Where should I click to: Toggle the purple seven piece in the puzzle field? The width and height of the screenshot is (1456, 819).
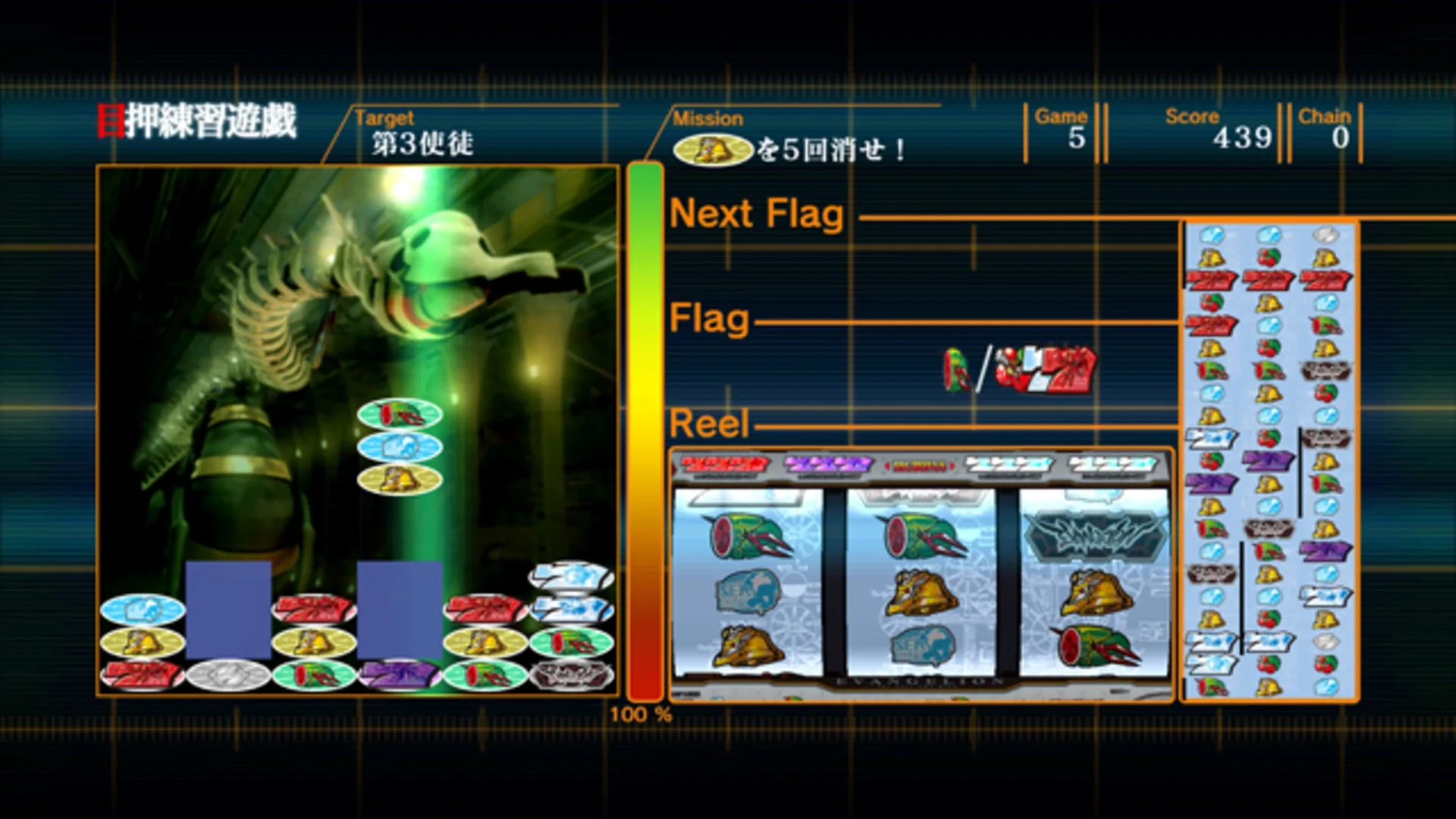click(x=398, y=675)
